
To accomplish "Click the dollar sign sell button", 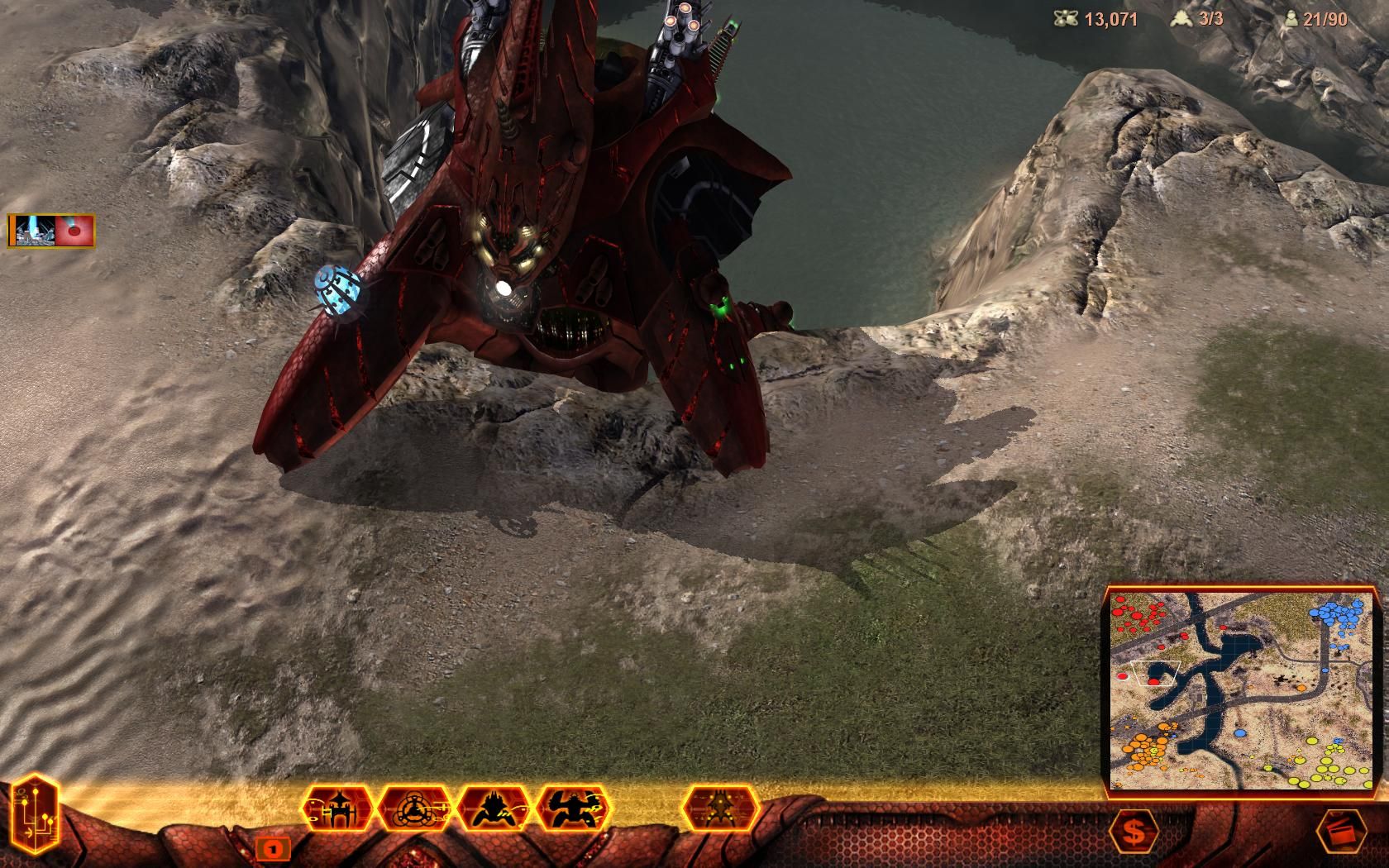I will point(1134,833).
